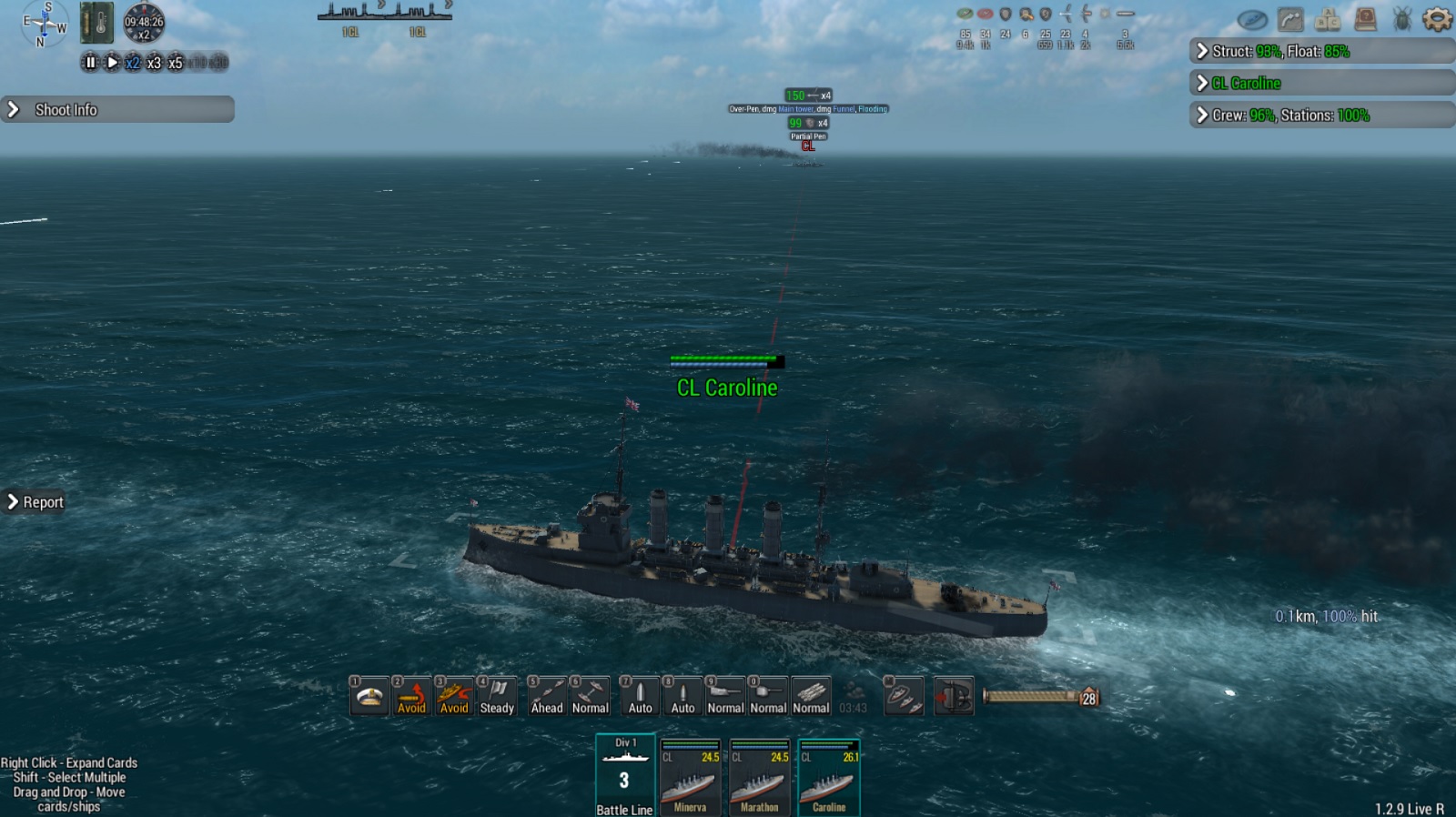The height and width of the screenshot is (817, 1456).
Task: Expand the Report panel
Action: (x=35, y=502)
